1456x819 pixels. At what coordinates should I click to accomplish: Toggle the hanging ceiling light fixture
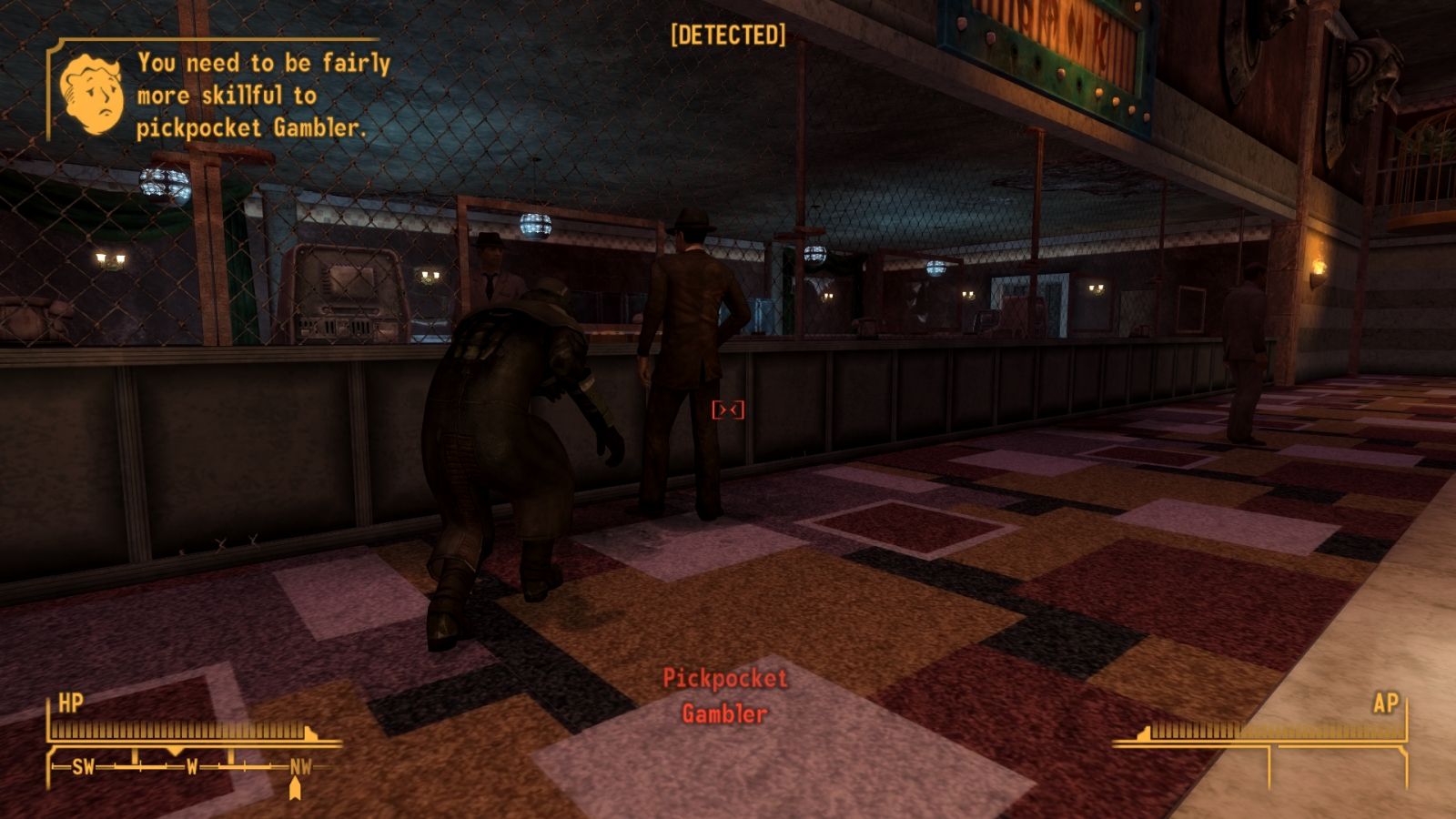(x=535, y=226)
